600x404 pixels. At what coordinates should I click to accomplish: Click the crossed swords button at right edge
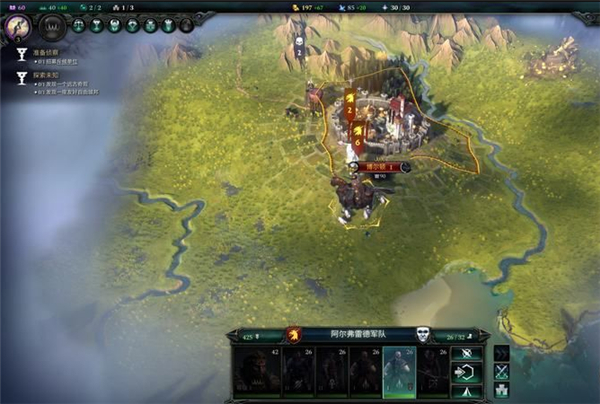point(502,372)
